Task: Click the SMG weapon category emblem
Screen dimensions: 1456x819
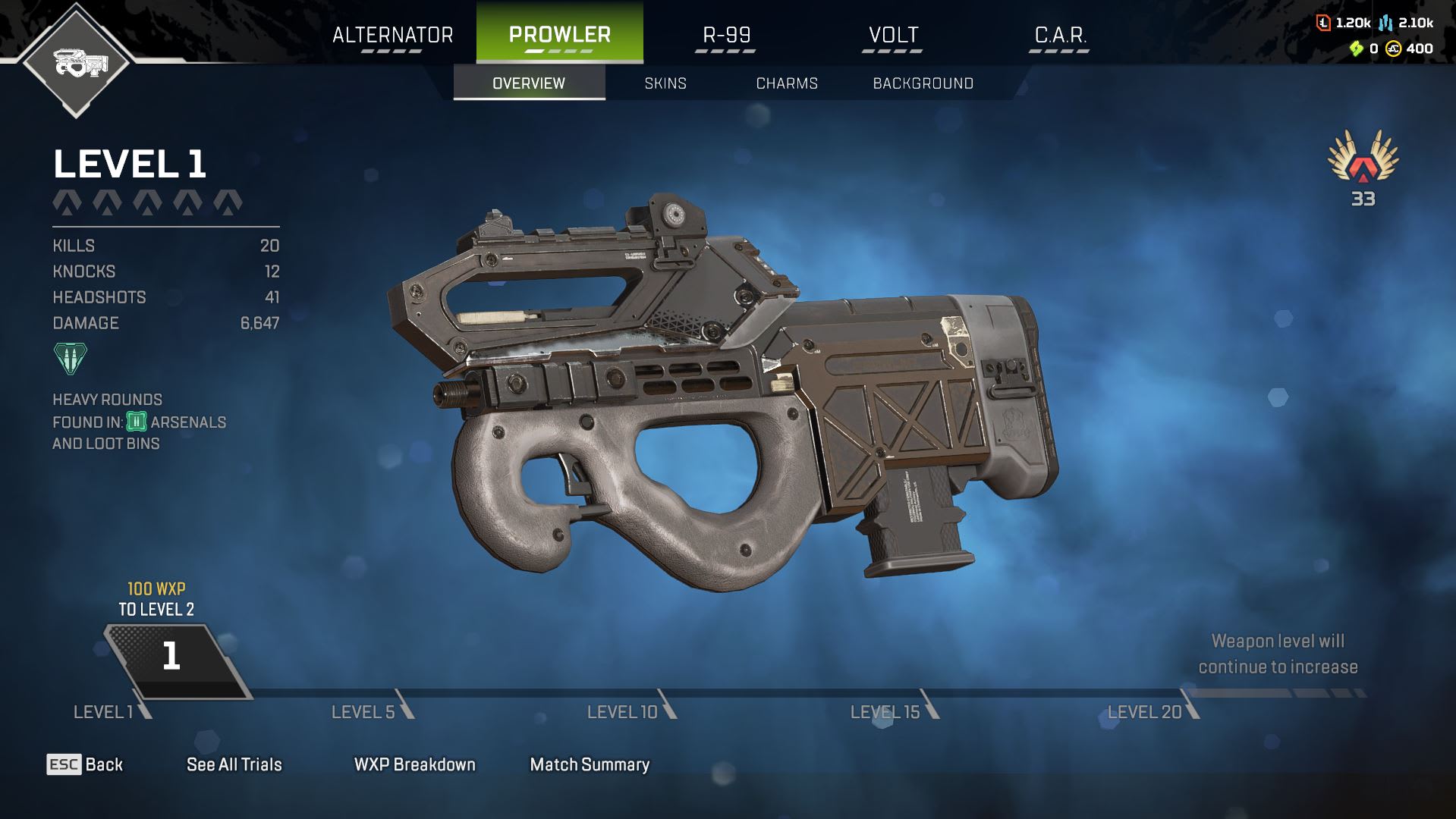Action: 76,62
